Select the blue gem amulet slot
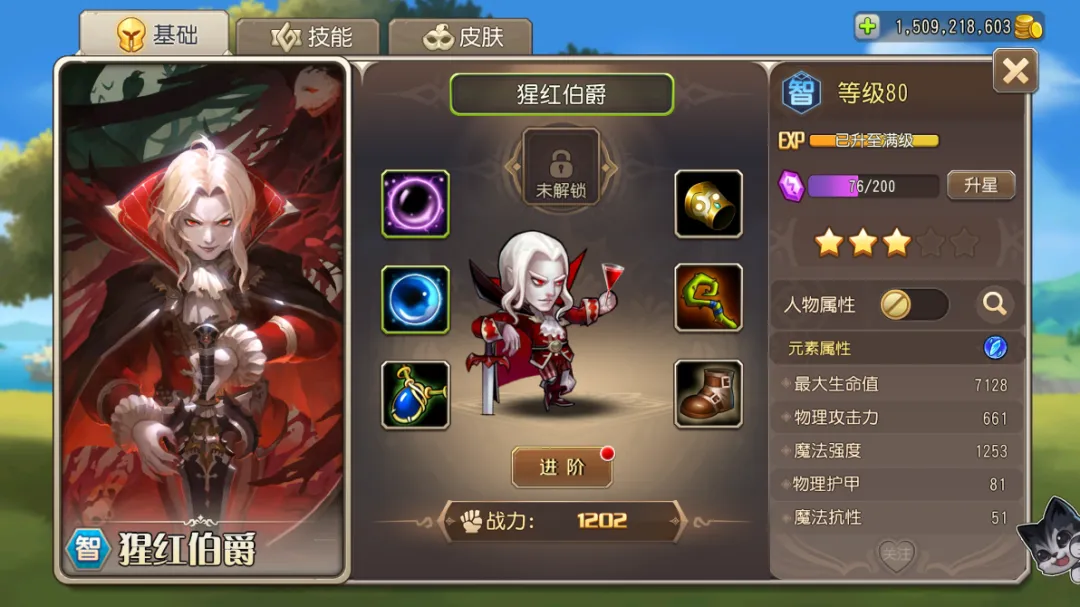The width and height of the screenshot is (1080, 607). 415,394
